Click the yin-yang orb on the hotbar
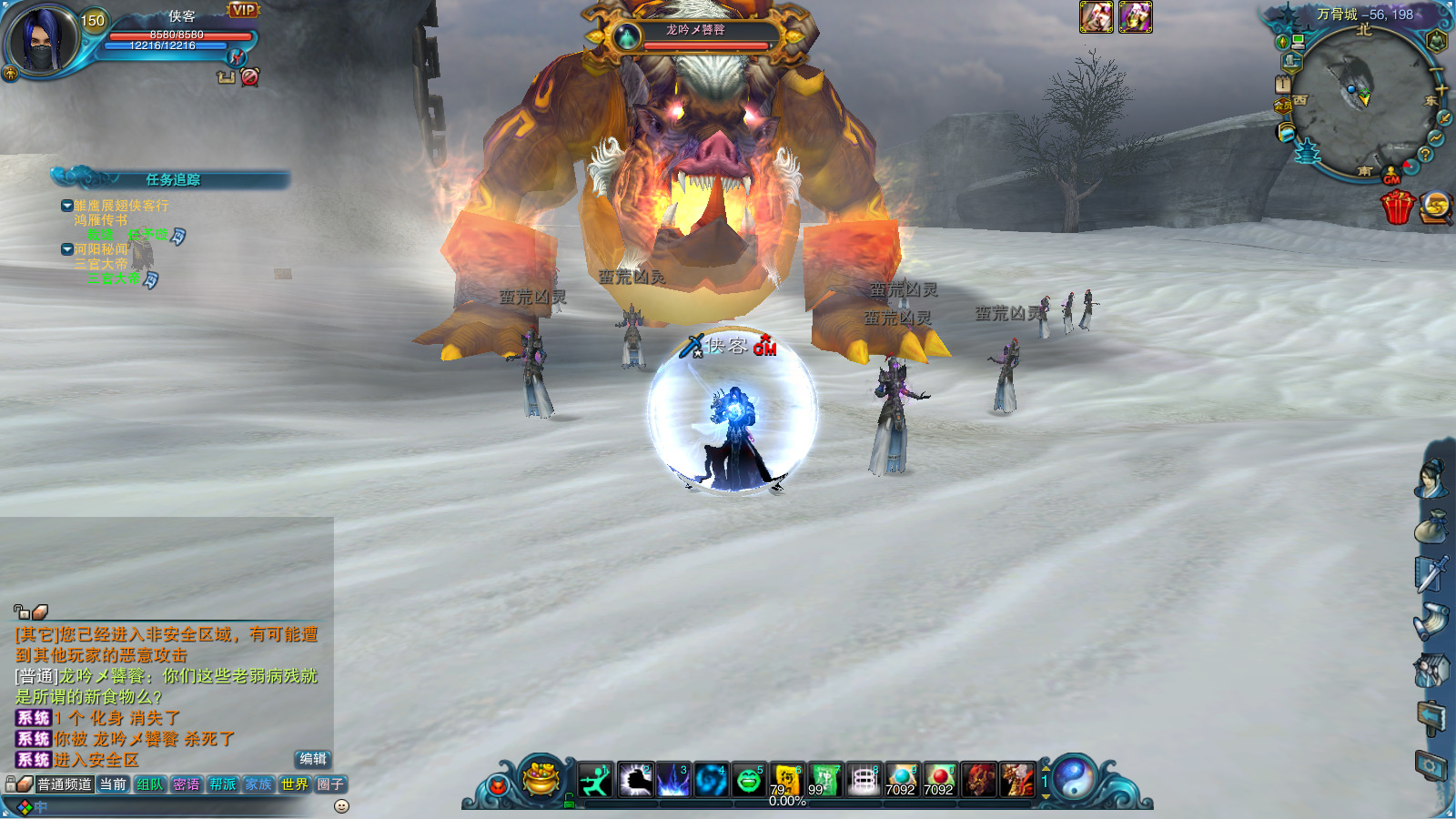The image size is (1456, 819). (x=1075, y=778)
